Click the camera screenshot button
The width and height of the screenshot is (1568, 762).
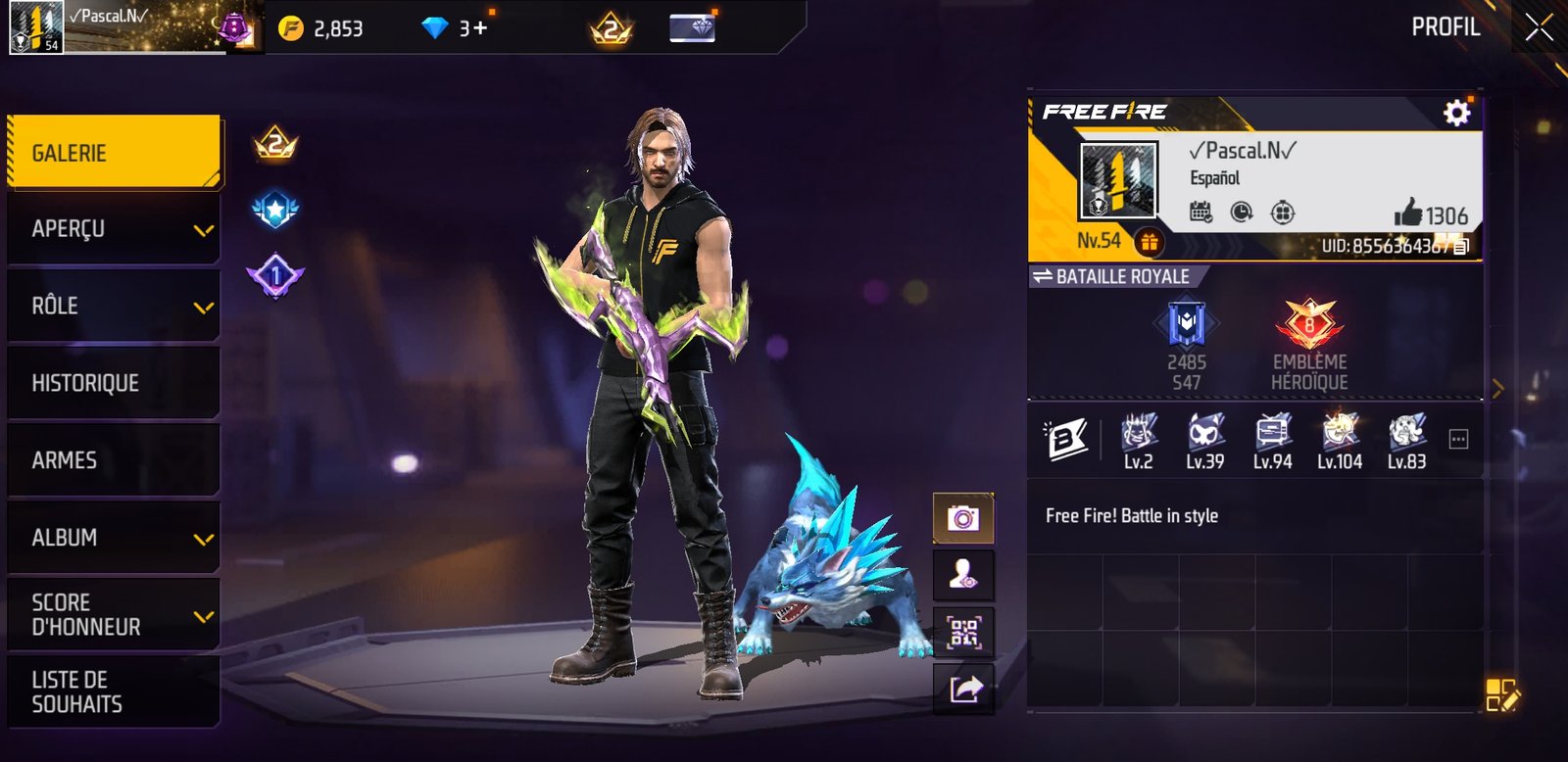[x=962, y=518]
